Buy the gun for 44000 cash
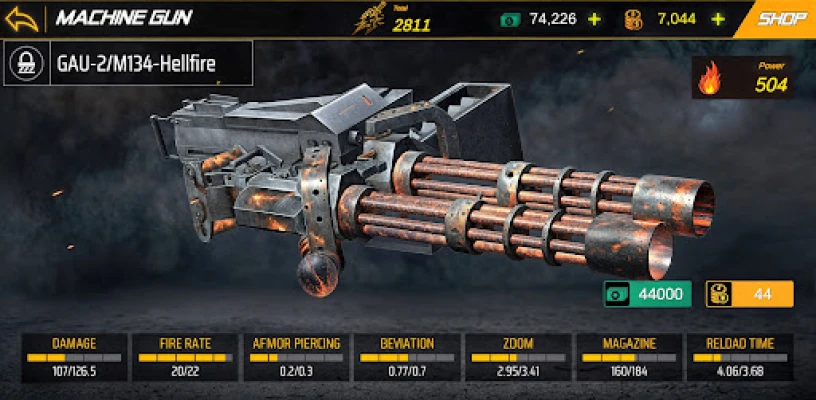Viewport: 816px width, 400px height. pyautogui.click(x=648, y=294)
